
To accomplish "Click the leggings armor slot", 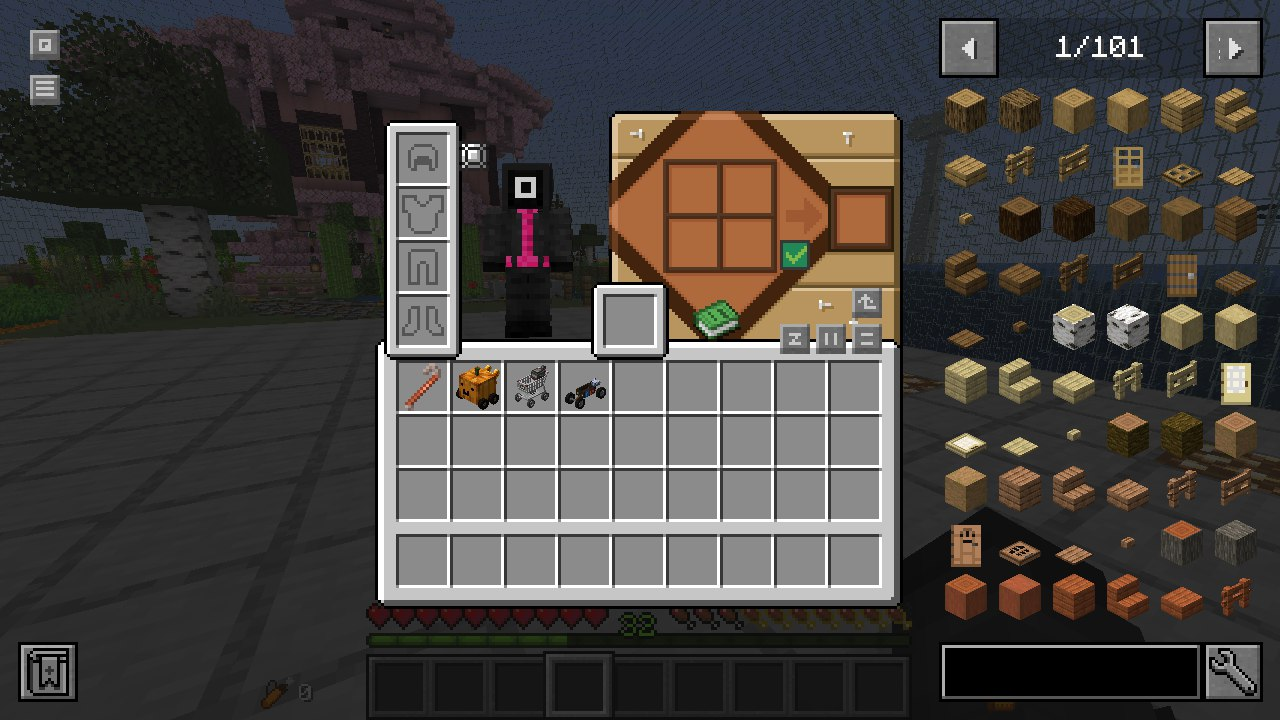I will coord(423,267).
